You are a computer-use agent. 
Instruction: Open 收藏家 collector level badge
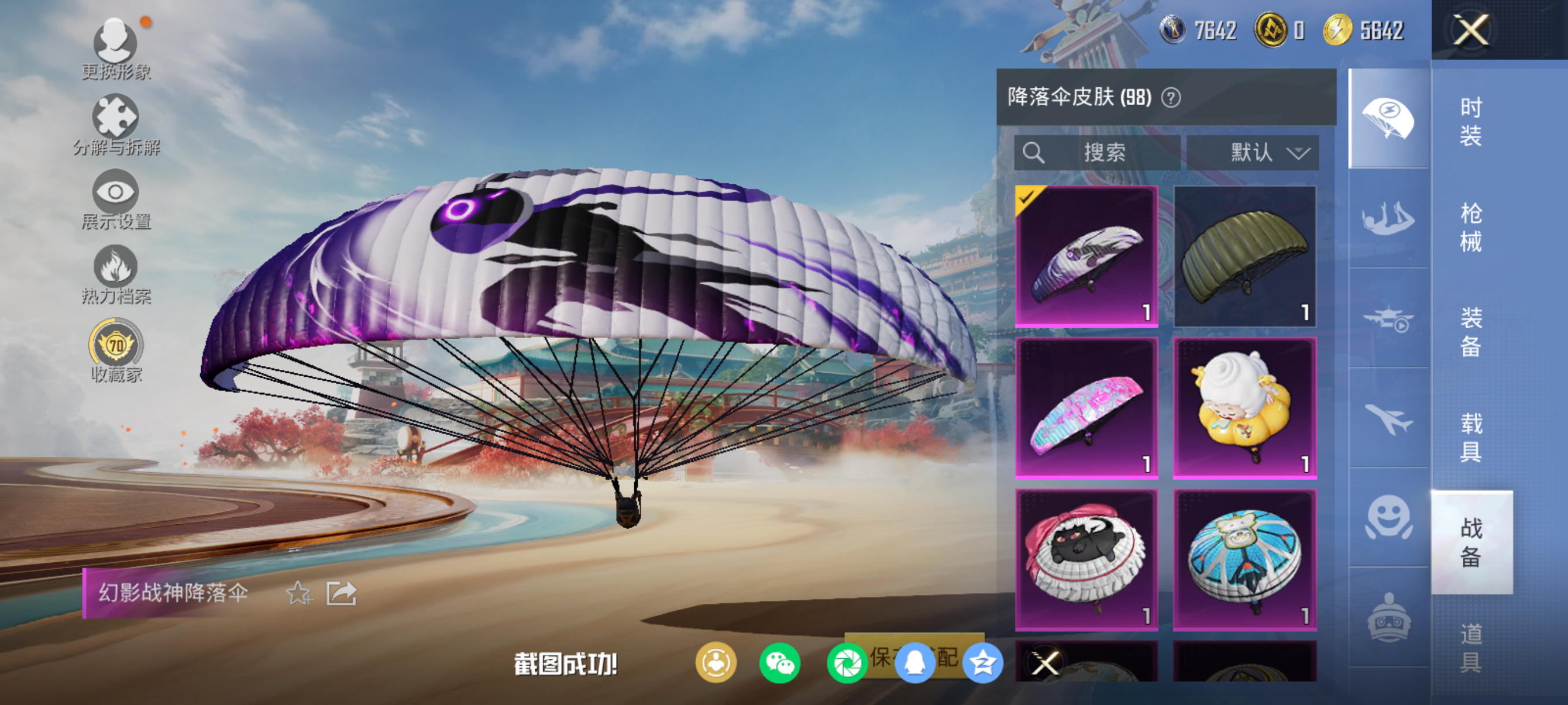116,351
